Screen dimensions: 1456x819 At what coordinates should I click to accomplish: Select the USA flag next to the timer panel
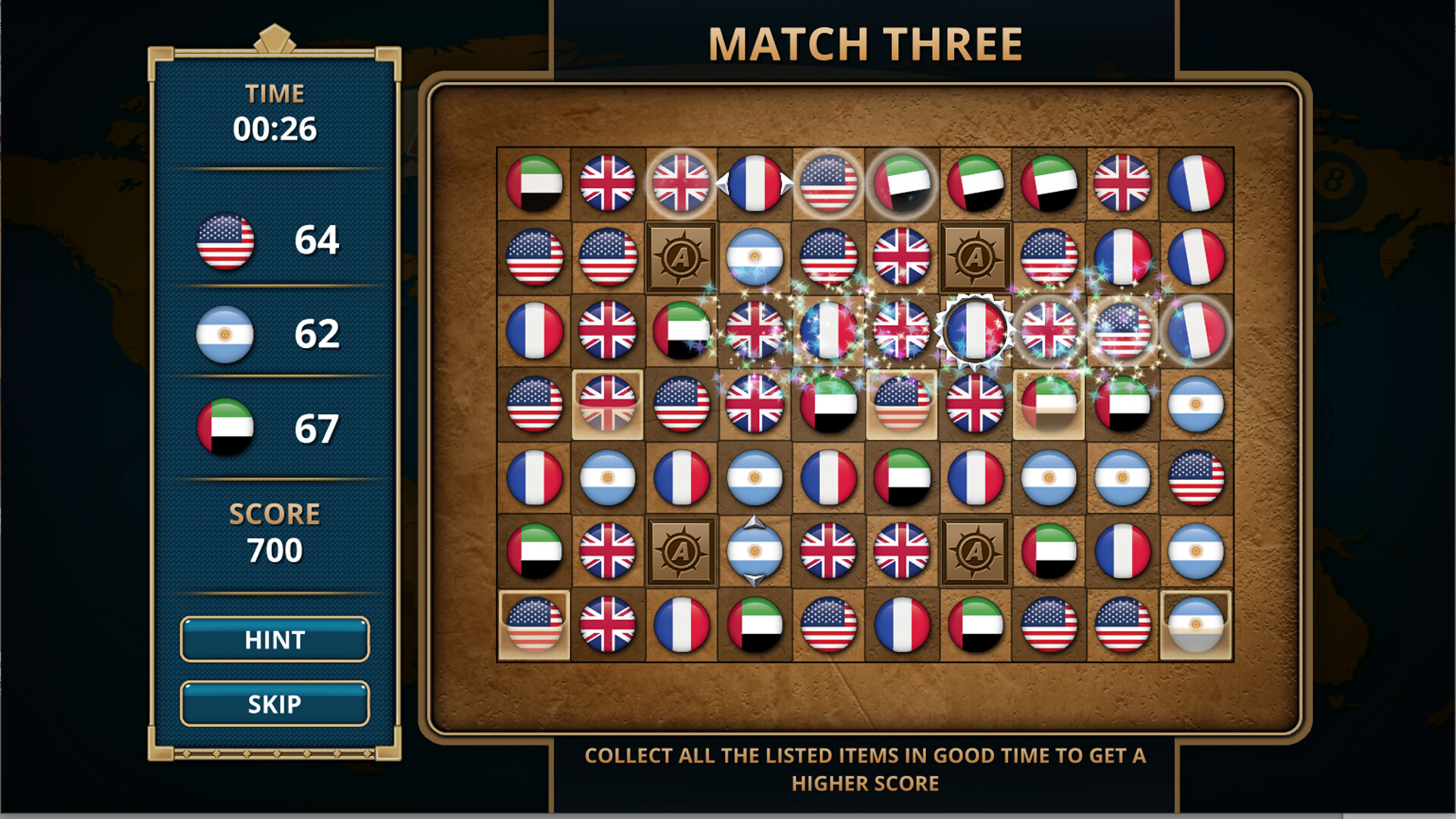pos(226,243)
